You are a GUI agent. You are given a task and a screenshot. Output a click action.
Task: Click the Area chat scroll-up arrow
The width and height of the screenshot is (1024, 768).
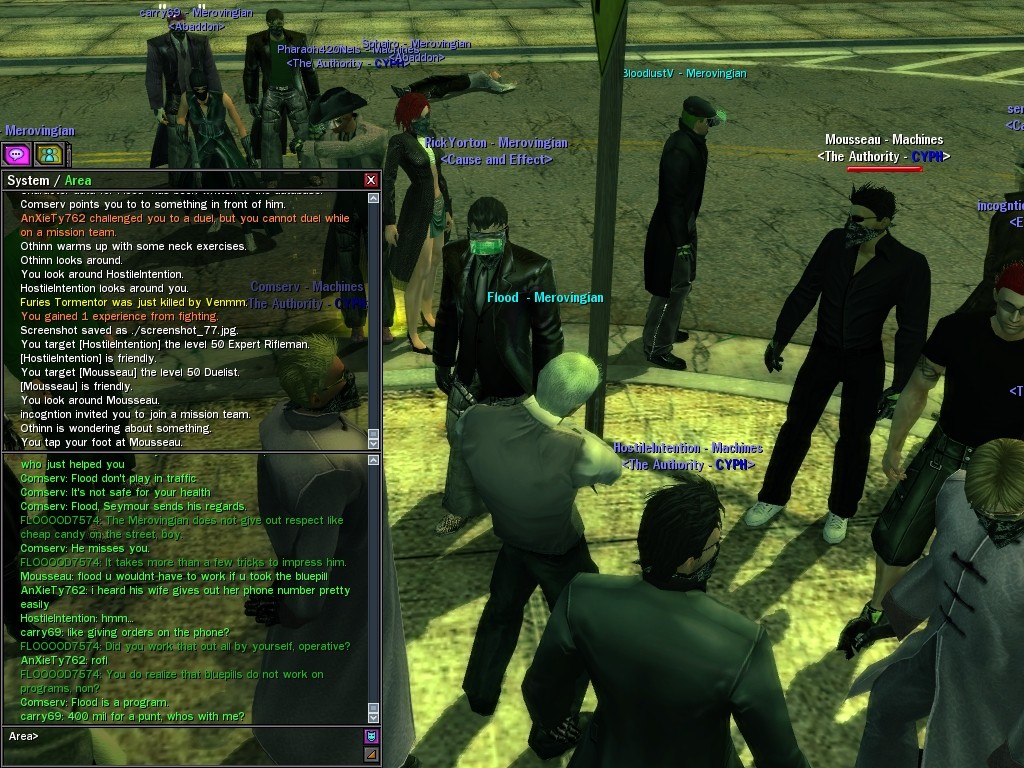374,461
